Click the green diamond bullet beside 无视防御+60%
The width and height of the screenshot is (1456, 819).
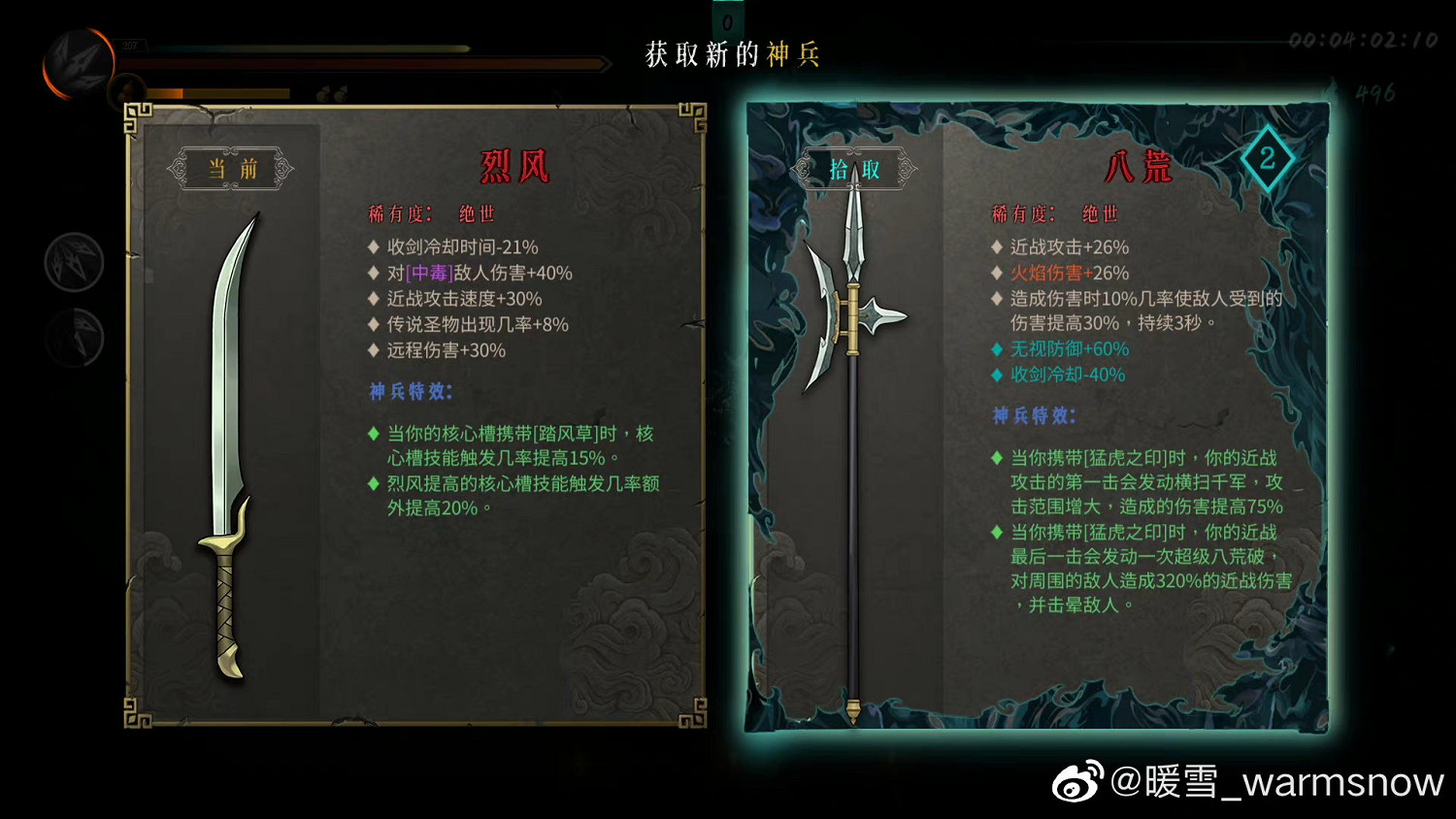point(997,349)
